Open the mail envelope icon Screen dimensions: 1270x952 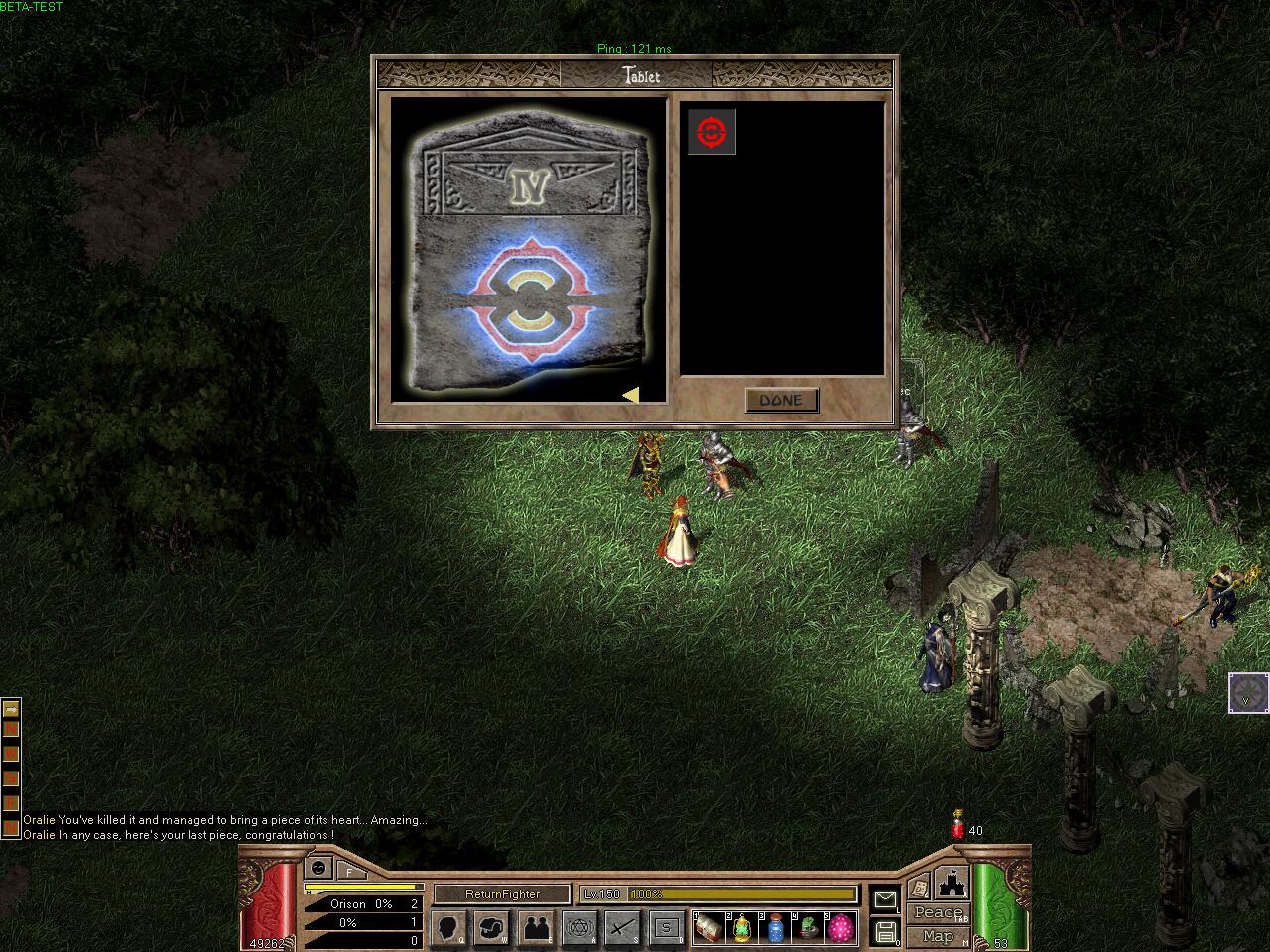(x=884, y=899)
